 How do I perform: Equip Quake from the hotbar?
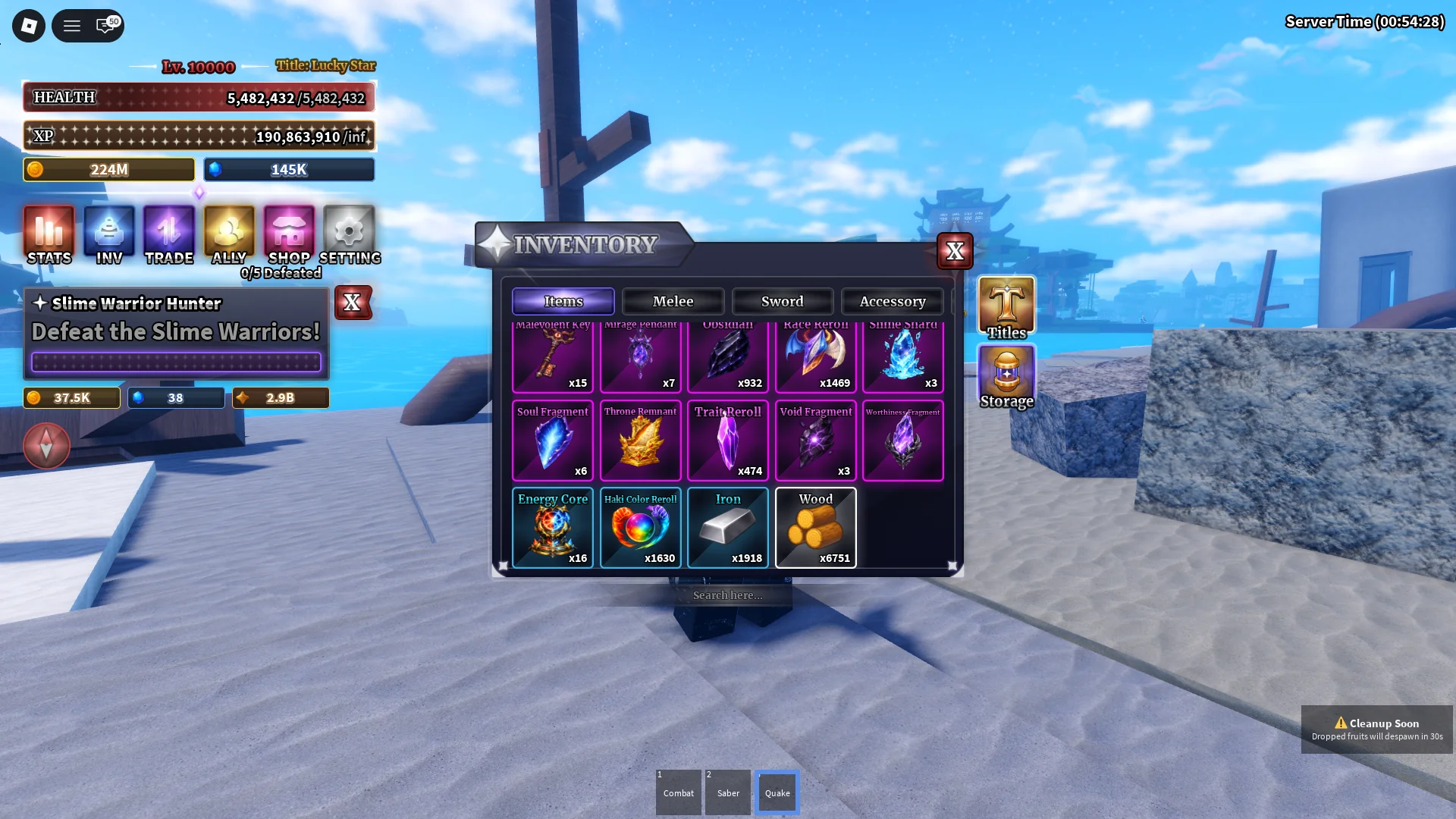[777, 792]
